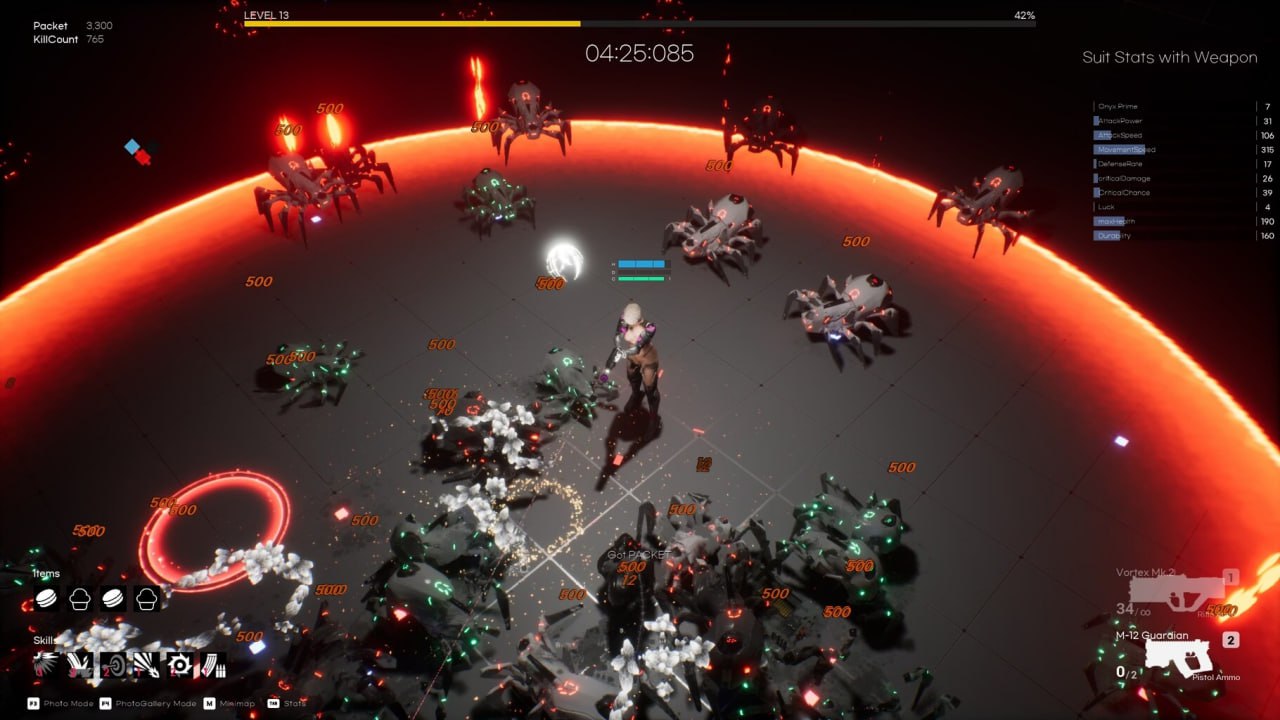The width and height of the screenshot is (1280, 720).
Task: Open the Suit Stats with Weapon panel
Action: click(x=1170, y=57)
